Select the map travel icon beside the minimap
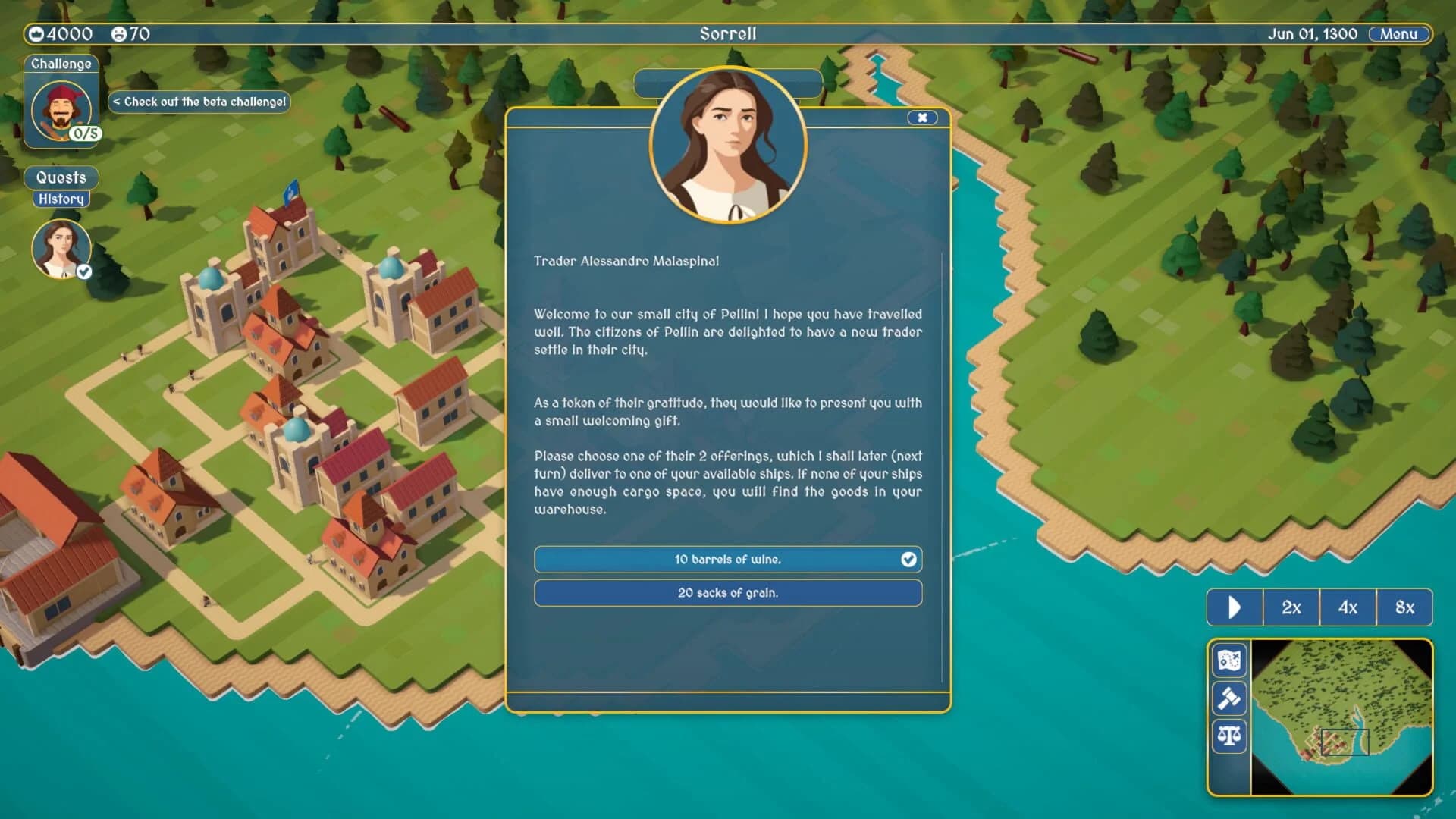 point(1230,661)
